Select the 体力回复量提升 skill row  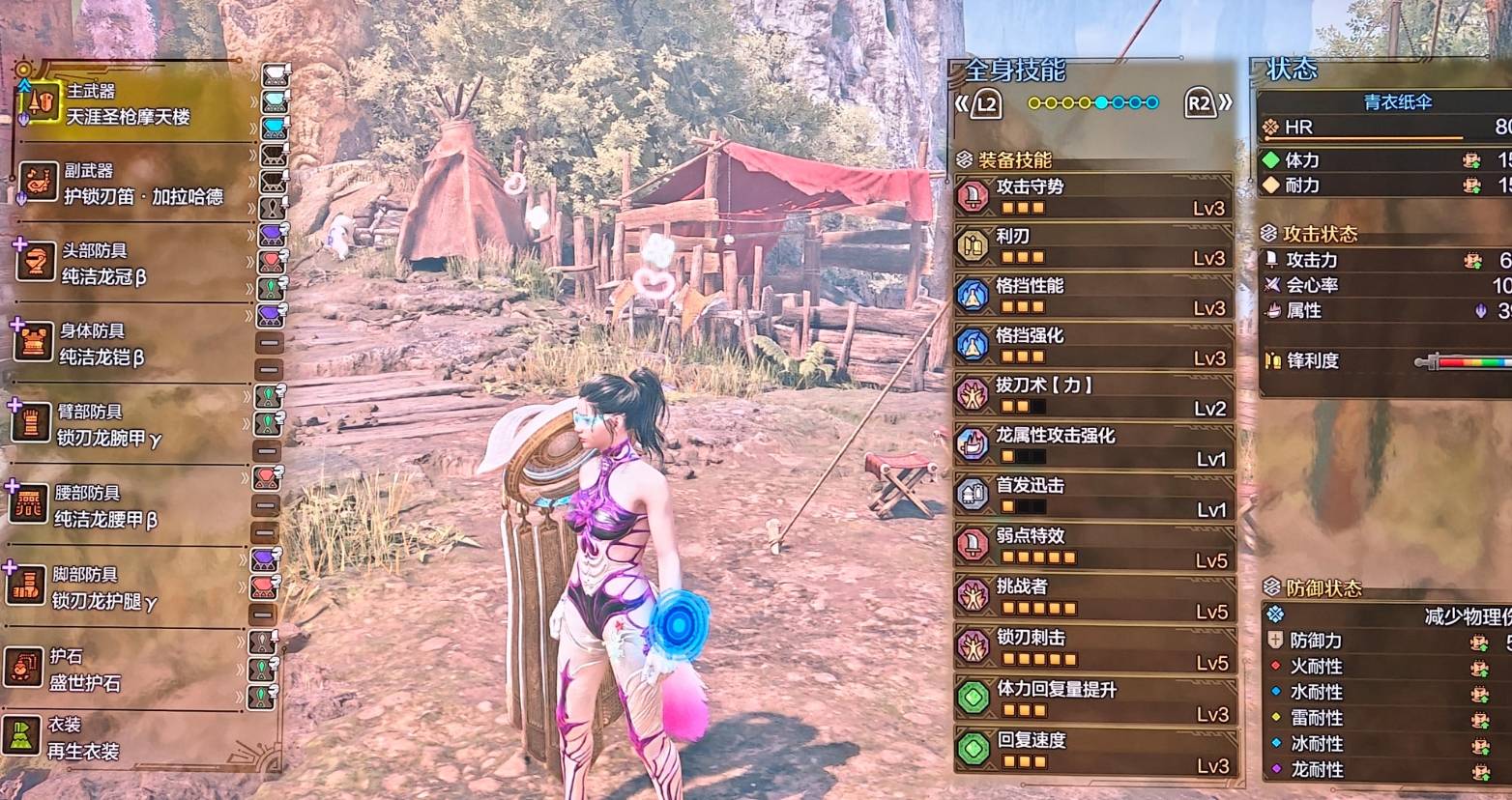click(1093, 700)
